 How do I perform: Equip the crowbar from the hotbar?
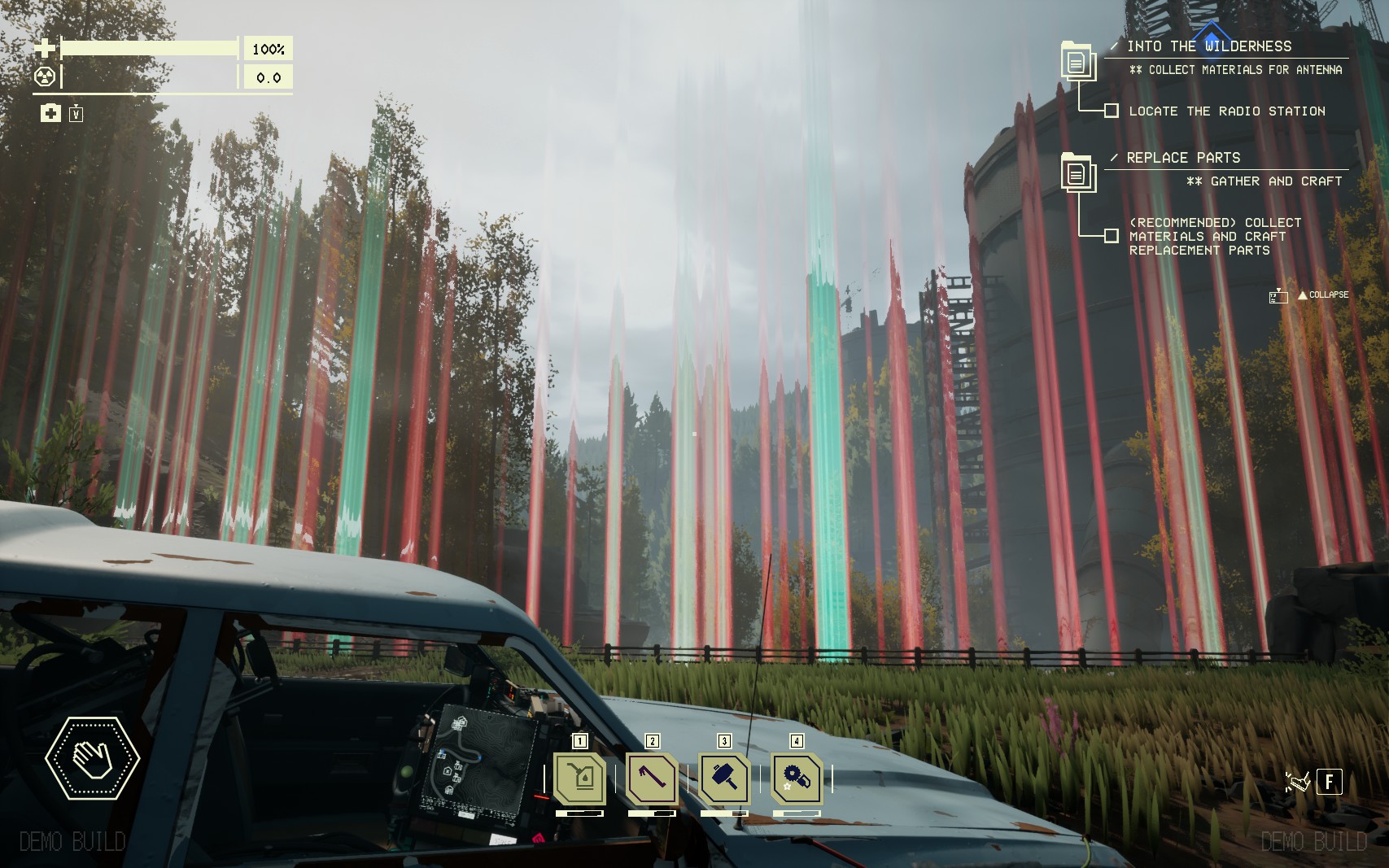(652, 779)
